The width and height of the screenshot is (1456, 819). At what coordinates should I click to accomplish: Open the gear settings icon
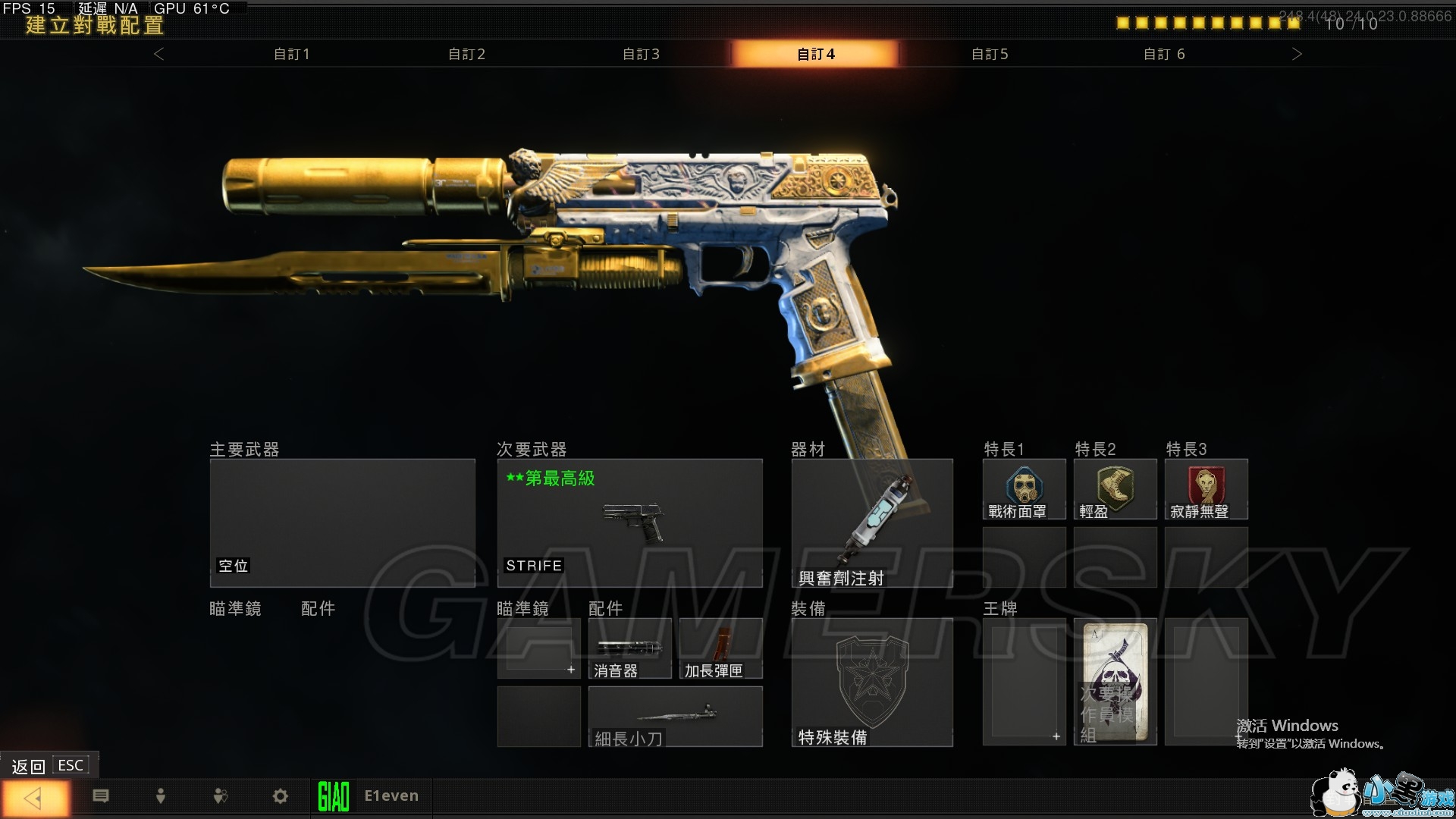pyautogui.click(x=281, y=796)
